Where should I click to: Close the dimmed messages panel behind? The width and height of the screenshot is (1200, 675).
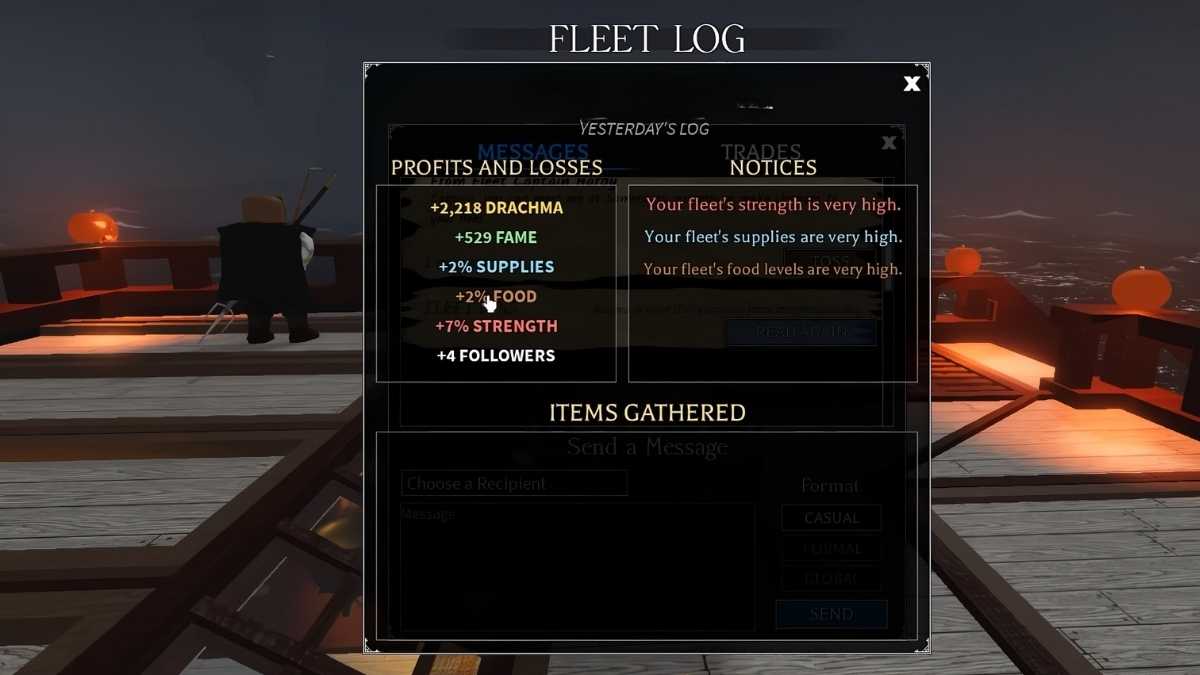pos(888,143)
